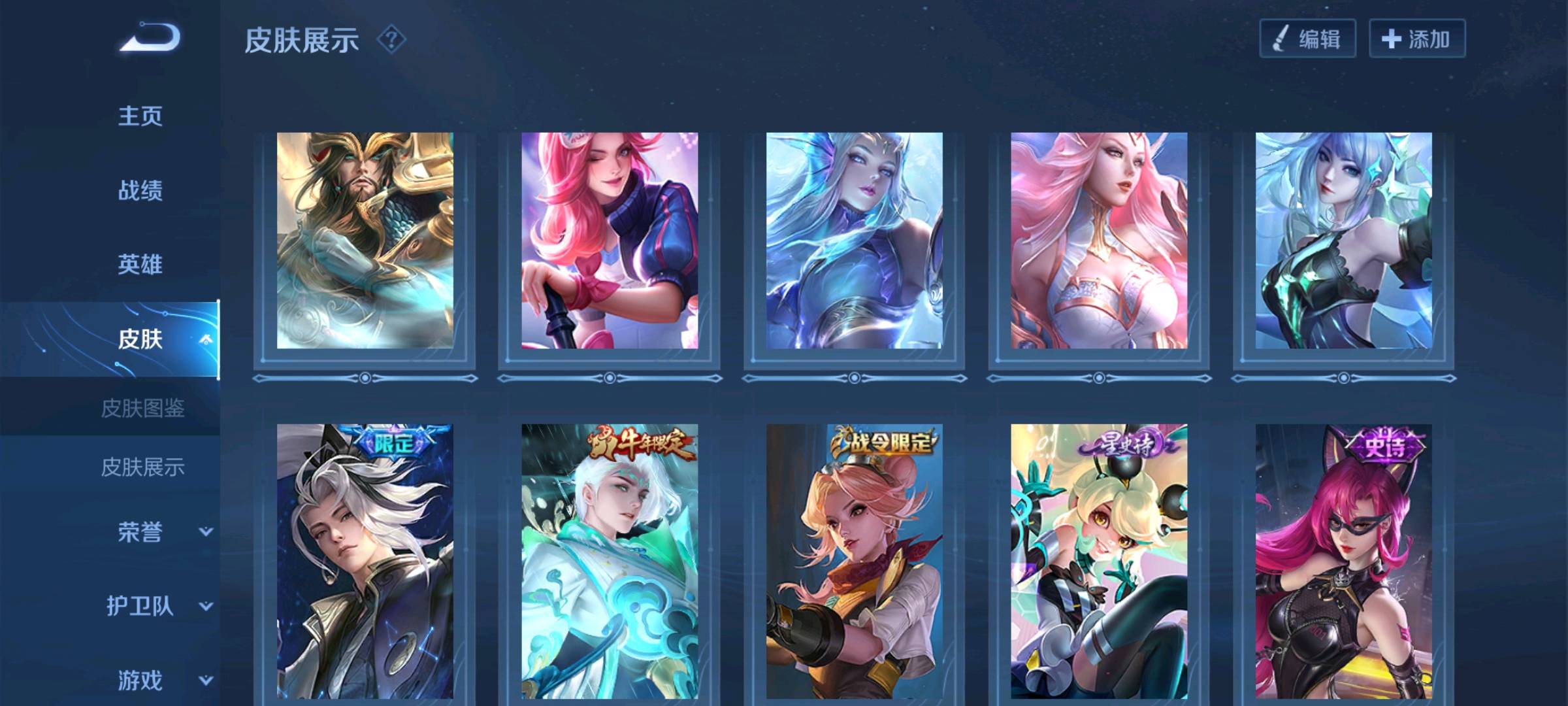Open the 编辑 edit button
1568x706 pixels.
point(1307,39)
